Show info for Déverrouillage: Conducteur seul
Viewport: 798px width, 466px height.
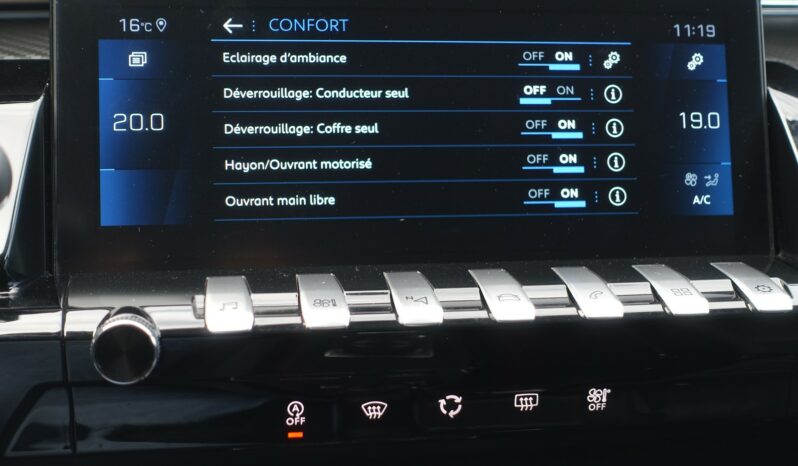613,95
